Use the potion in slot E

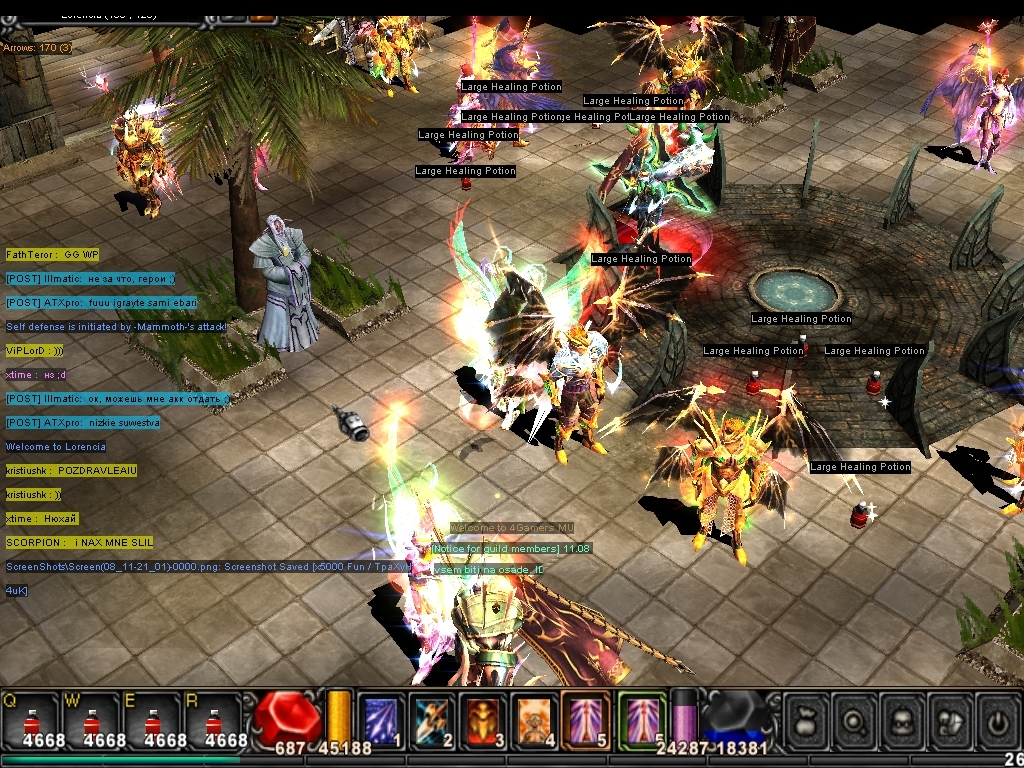click(152, 720)
